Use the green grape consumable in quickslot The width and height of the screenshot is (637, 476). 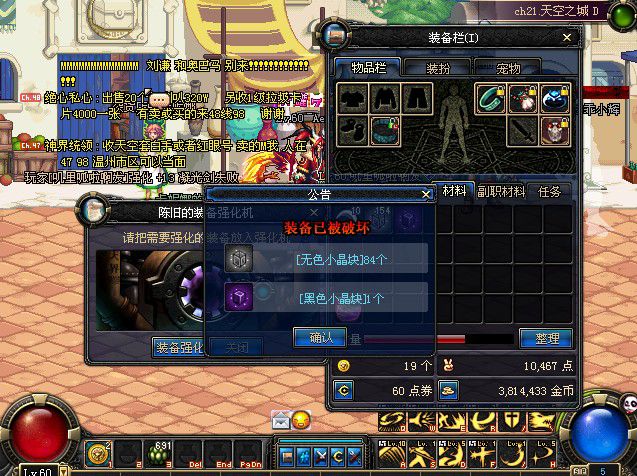coord(155,454)
